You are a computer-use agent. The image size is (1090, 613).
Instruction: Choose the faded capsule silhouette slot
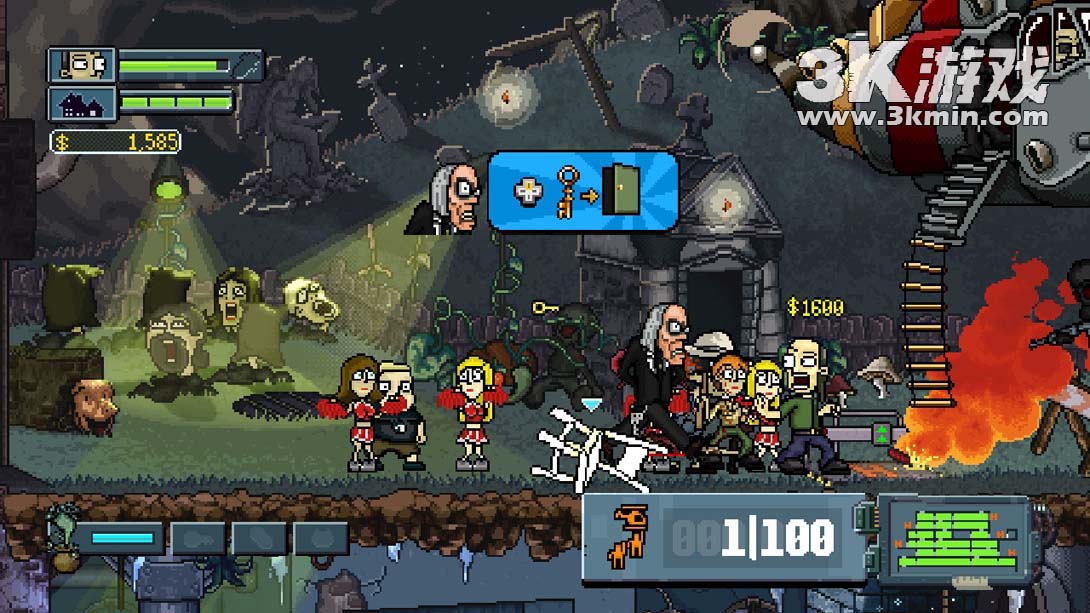pyautogui.click(x=259, y=538)
